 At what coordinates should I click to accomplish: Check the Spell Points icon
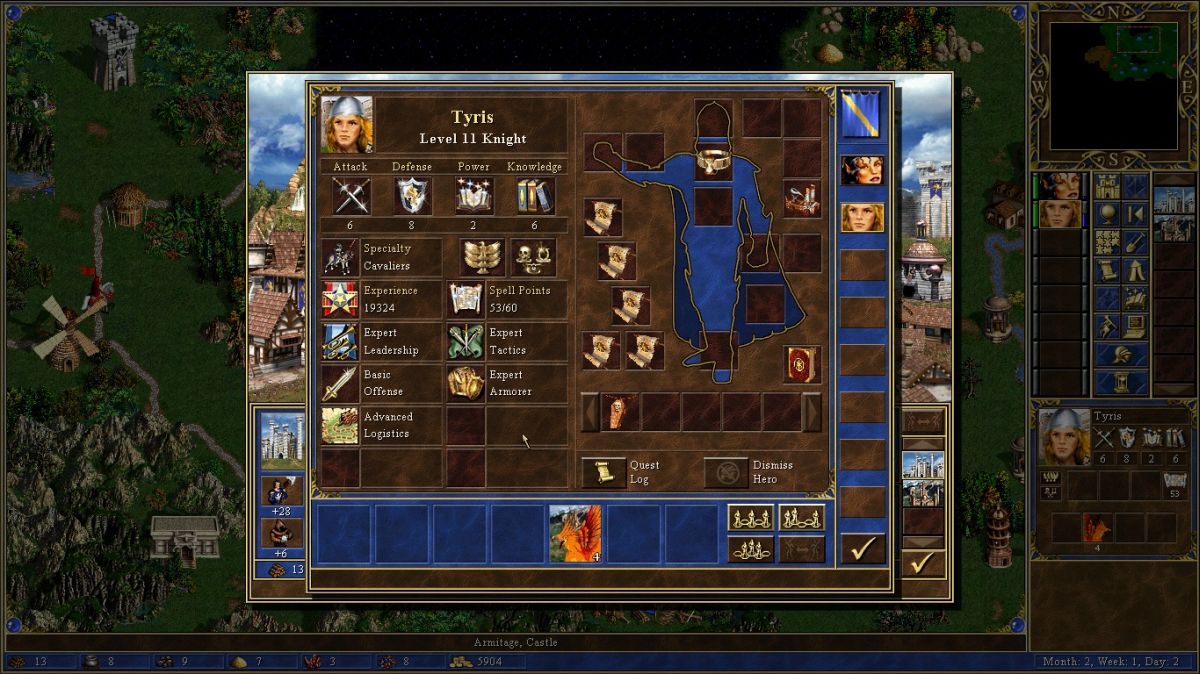(x=465, y=299)
